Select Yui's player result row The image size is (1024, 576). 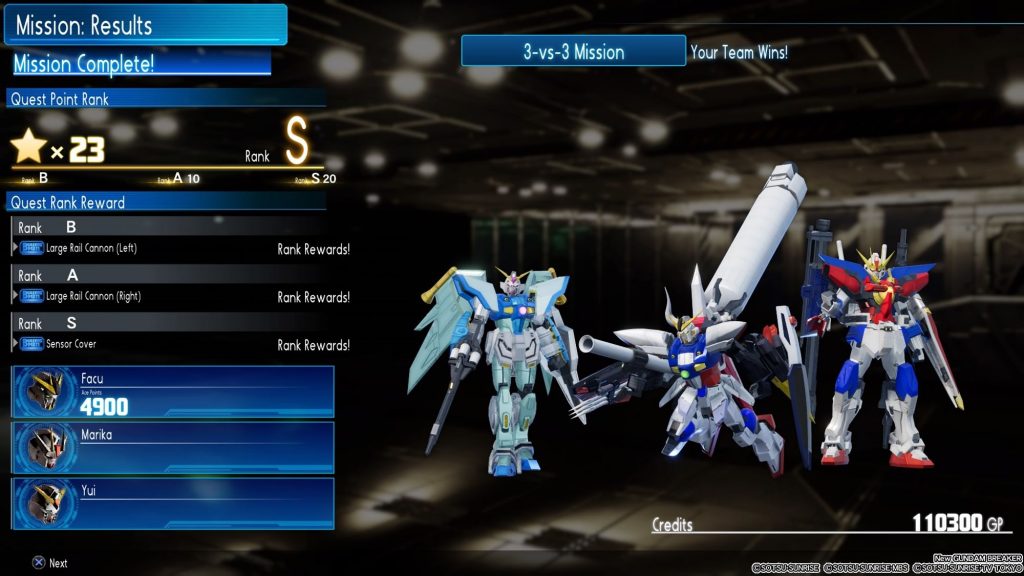pos(173,503)
